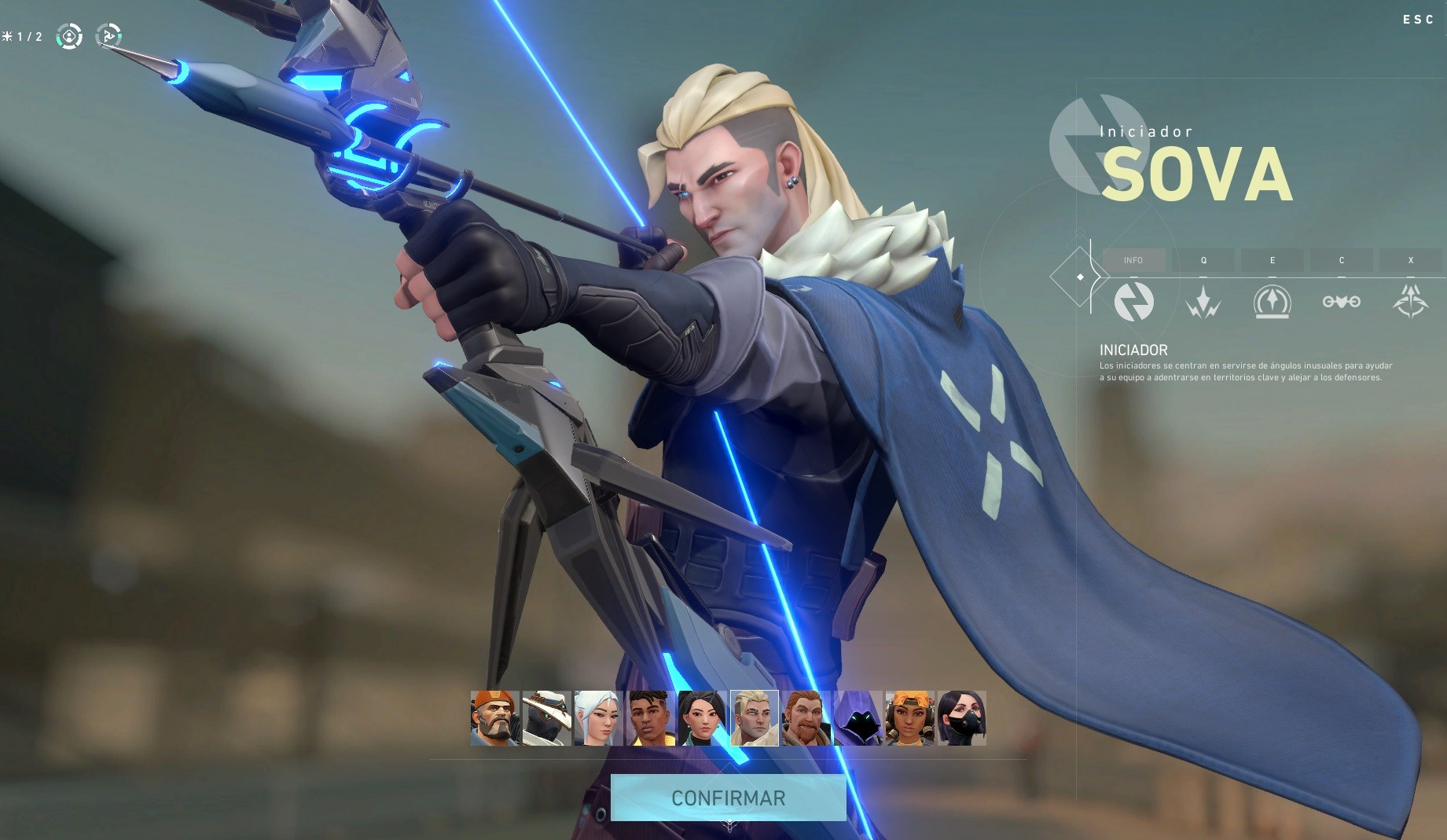Click the Owl Drone icon
The image size is (1447, 840).
point(1342,302)
